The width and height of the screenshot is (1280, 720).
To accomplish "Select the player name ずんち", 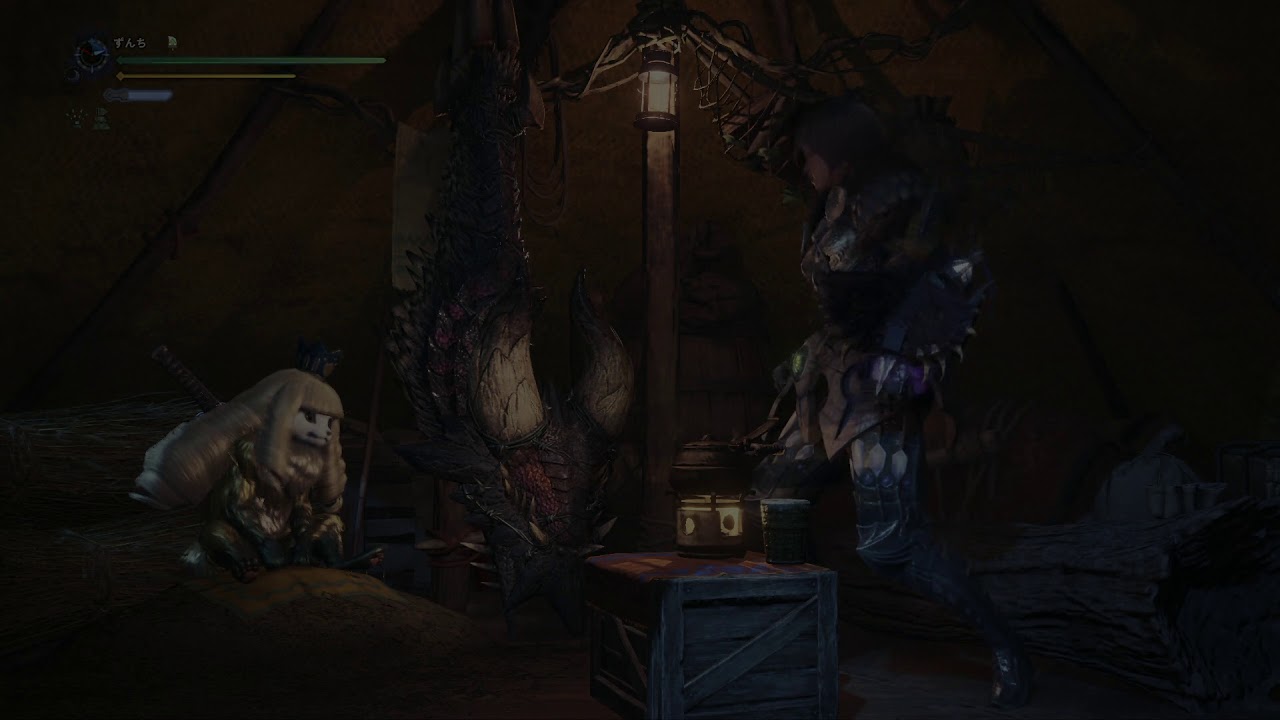I will click(x=131, y=43).
